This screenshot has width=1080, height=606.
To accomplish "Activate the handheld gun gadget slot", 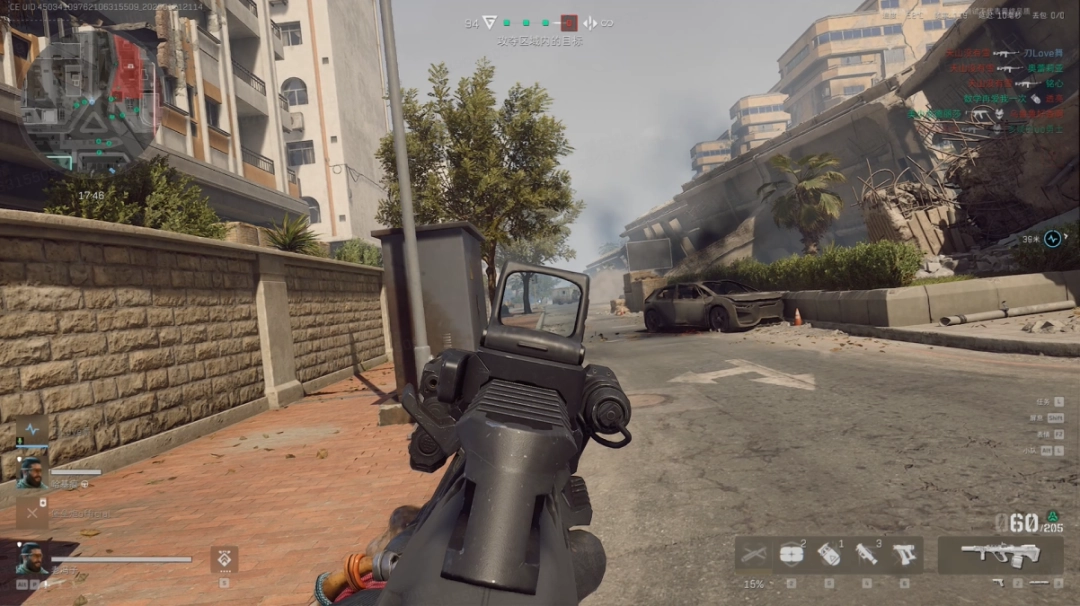I will tap(904, 554).
